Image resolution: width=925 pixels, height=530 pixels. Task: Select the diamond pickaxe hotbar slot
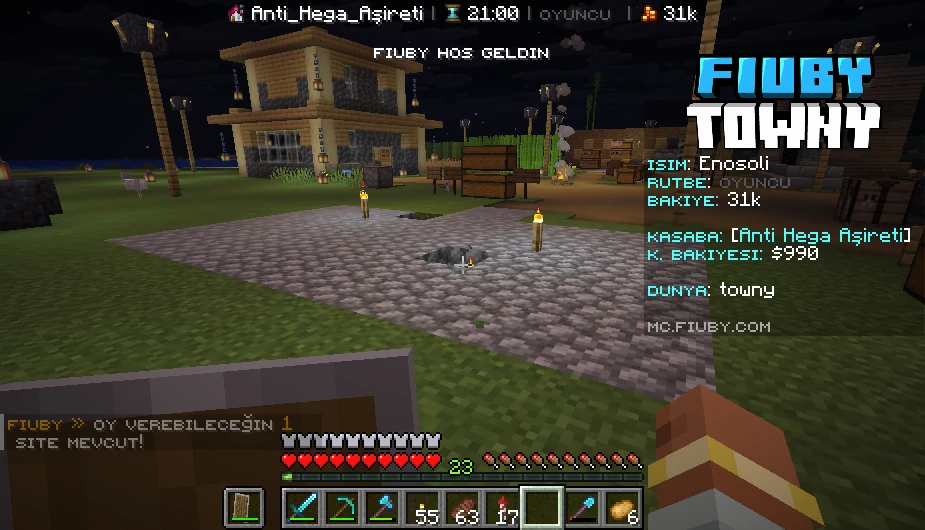coord(343,508)
